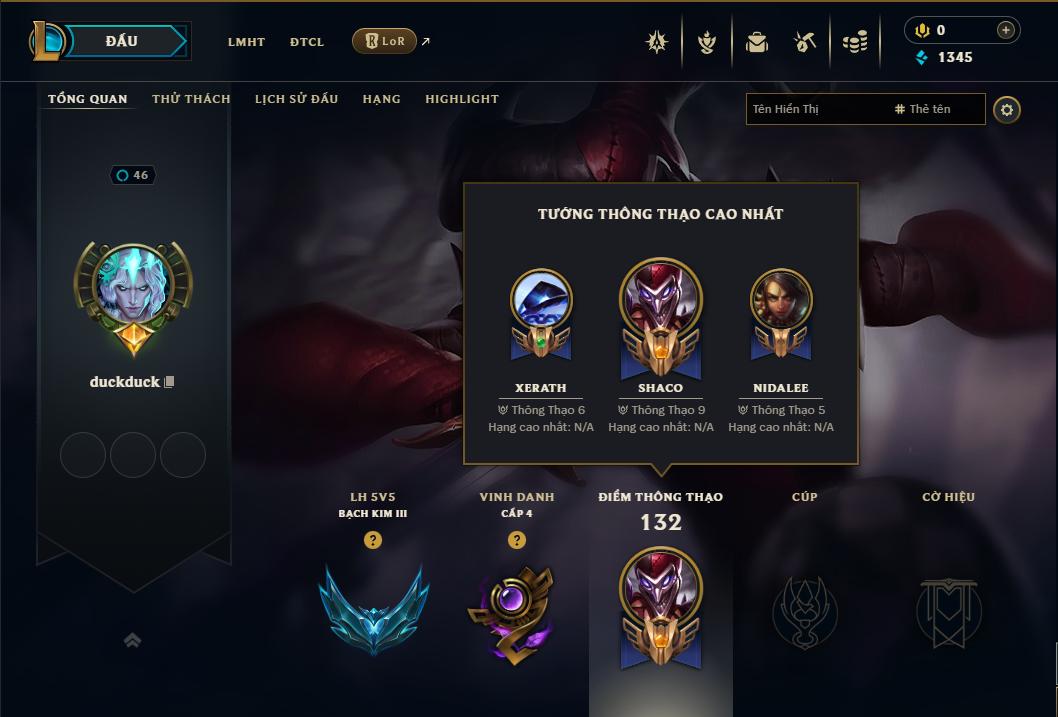This screenshot has width=1058, height=717.
Task: Show the VINH DANH help question mark
Action: 517,540
